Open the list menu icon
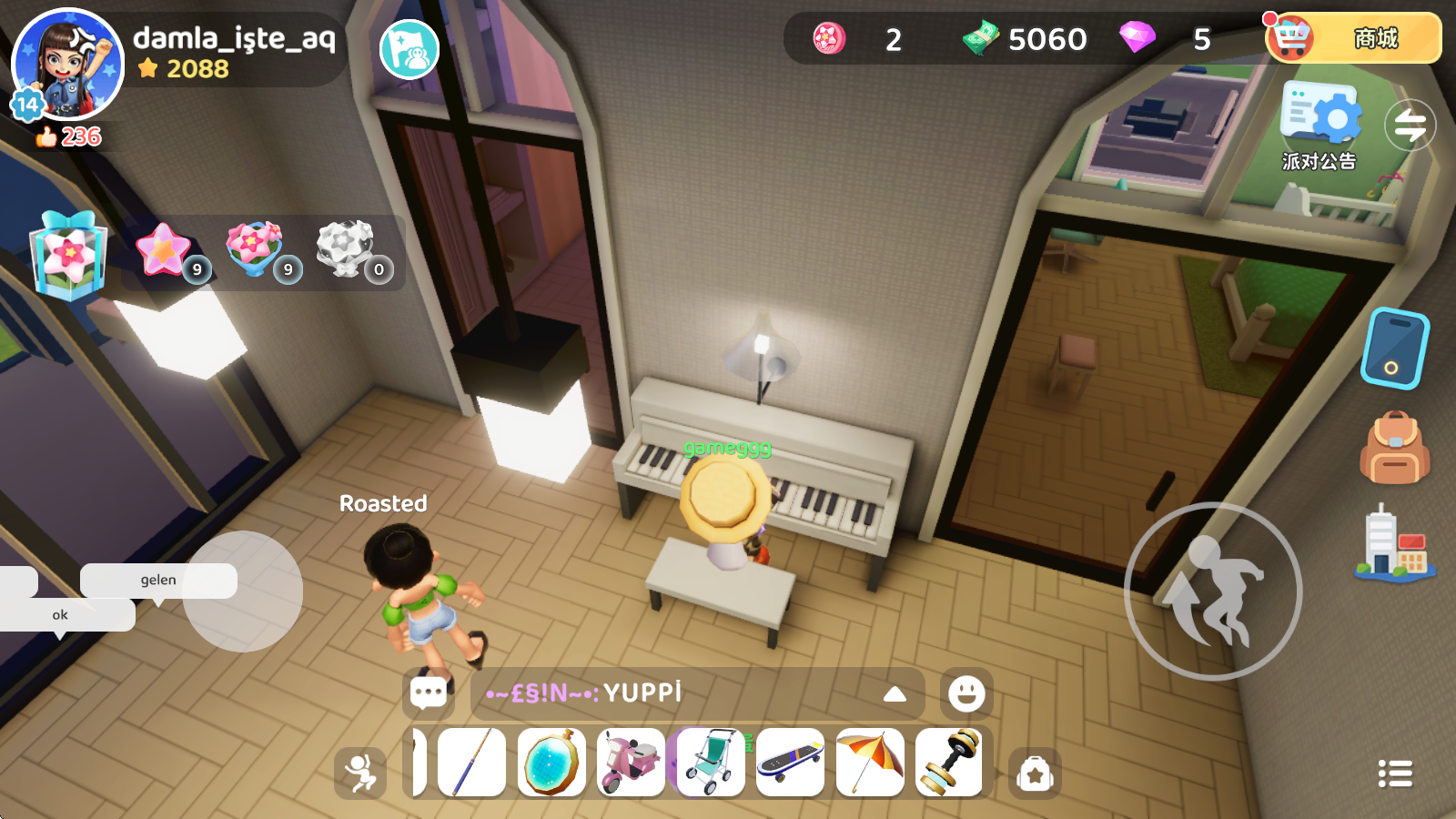1456x819 pixels. (1395, 773)
